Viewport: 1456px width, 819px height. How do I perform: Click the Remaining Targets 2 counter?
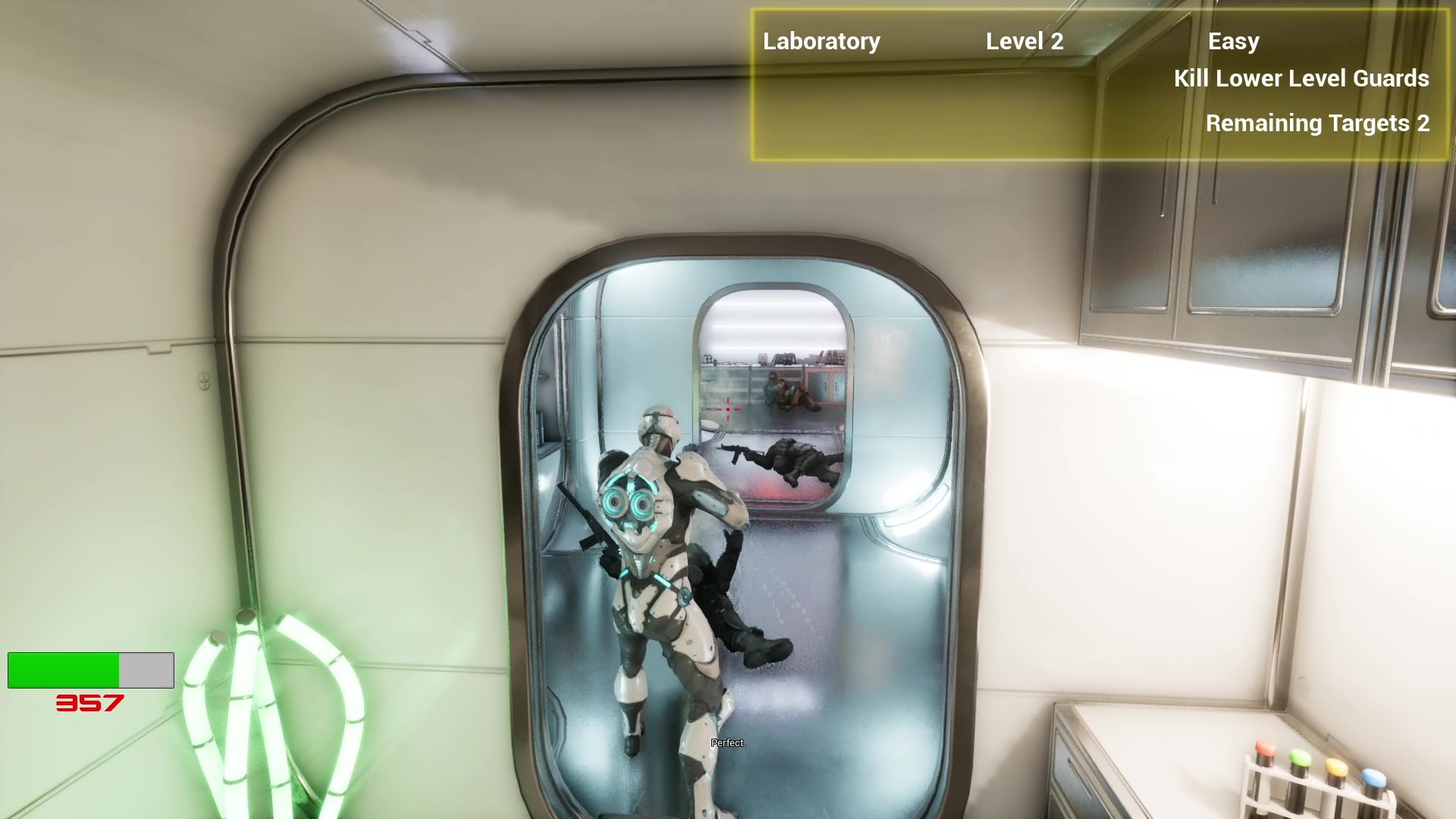pyautogui.click(x=1317, y=124)
